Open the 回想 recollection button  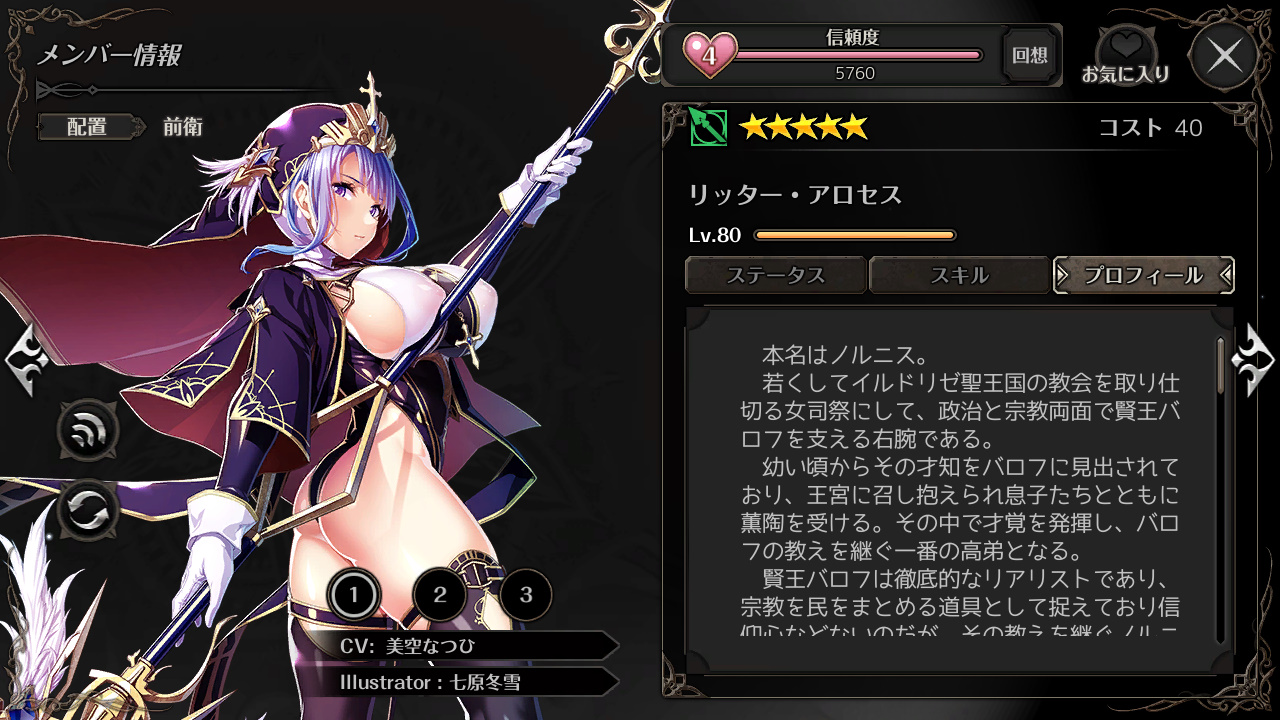point(1030,55)
